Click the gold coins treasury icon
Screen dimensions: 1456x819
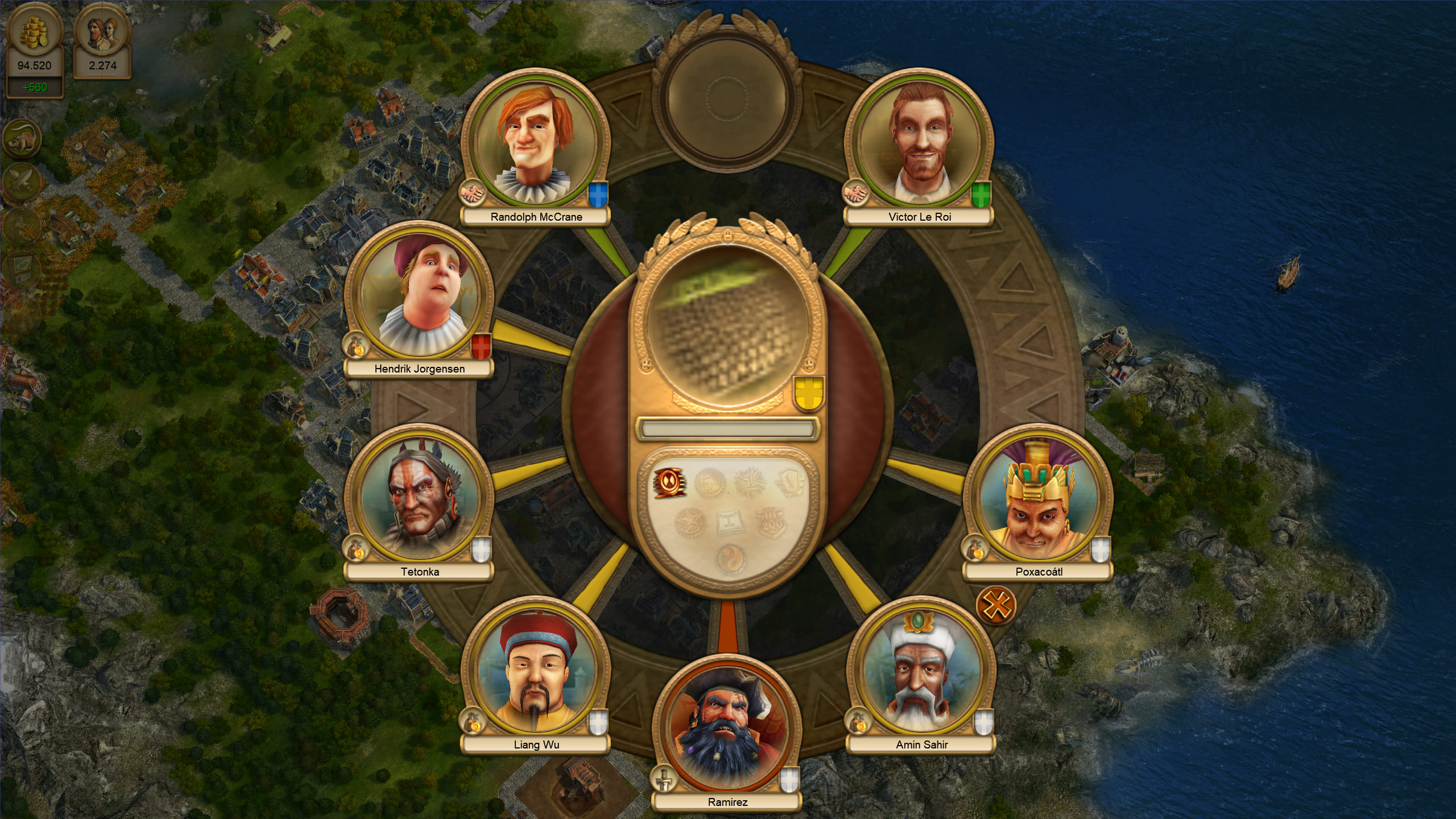[34, 31]
